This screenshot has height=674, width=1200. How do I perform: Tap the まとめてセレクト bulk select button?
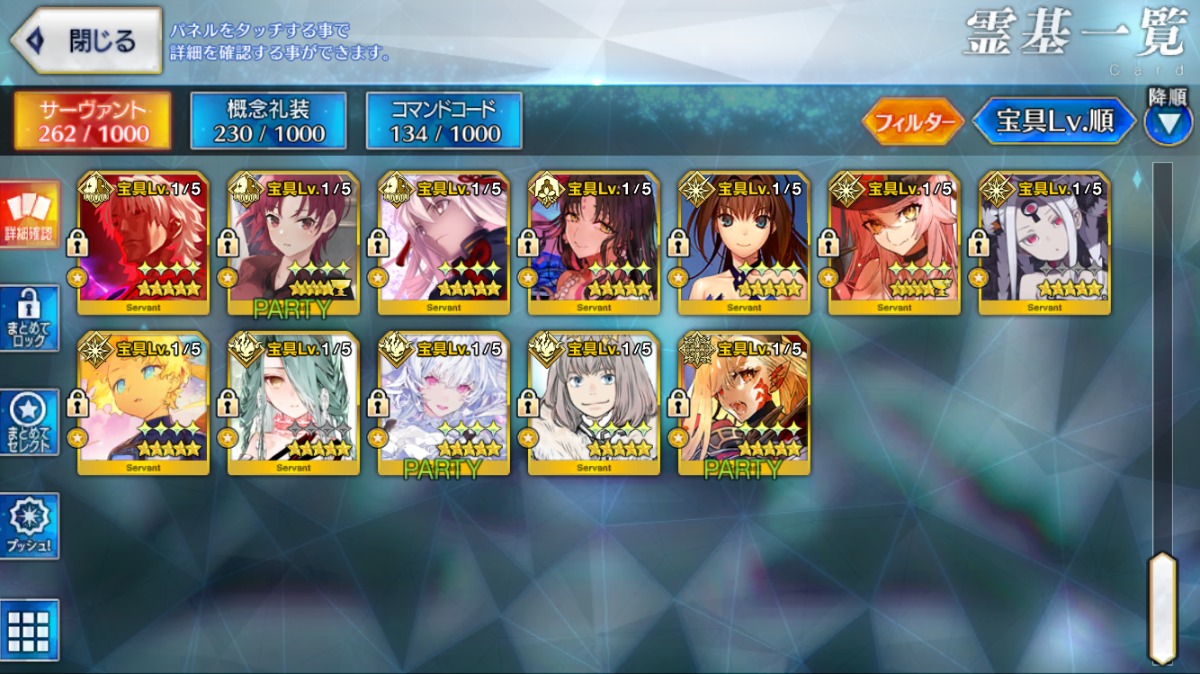[29, 423]
